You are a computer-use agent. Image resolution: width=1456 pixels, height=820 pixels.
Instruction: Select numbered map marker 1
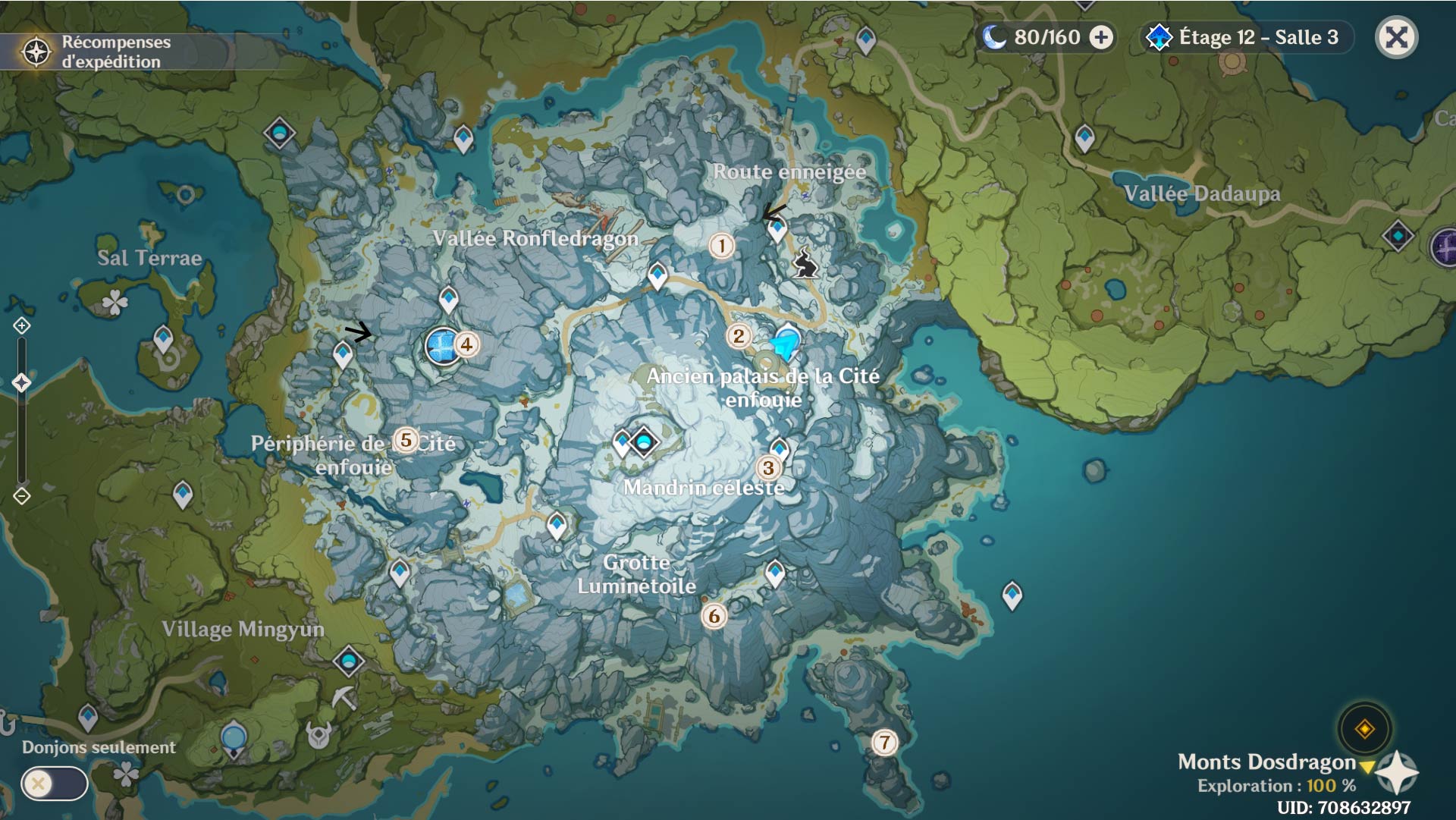[721, 246]
